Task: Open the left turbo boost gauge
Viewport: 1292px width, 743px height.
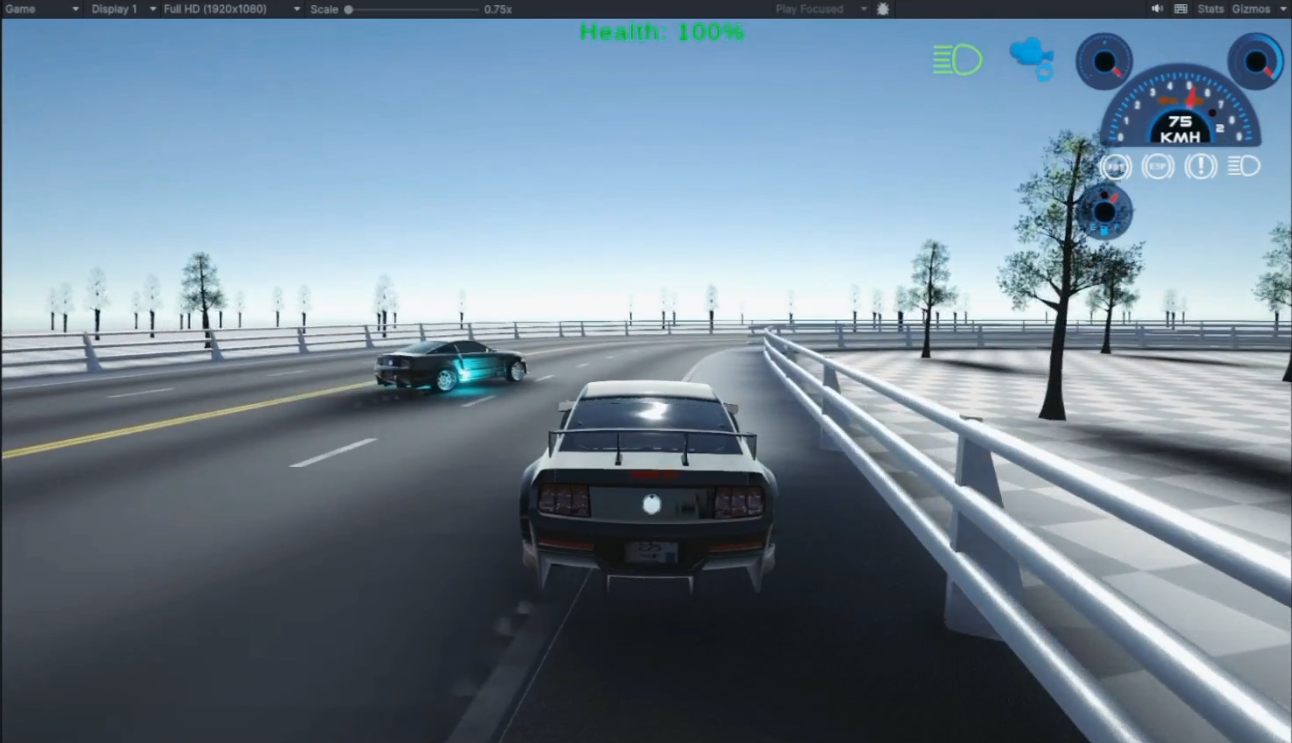Action: click(x=1103, y=62)
